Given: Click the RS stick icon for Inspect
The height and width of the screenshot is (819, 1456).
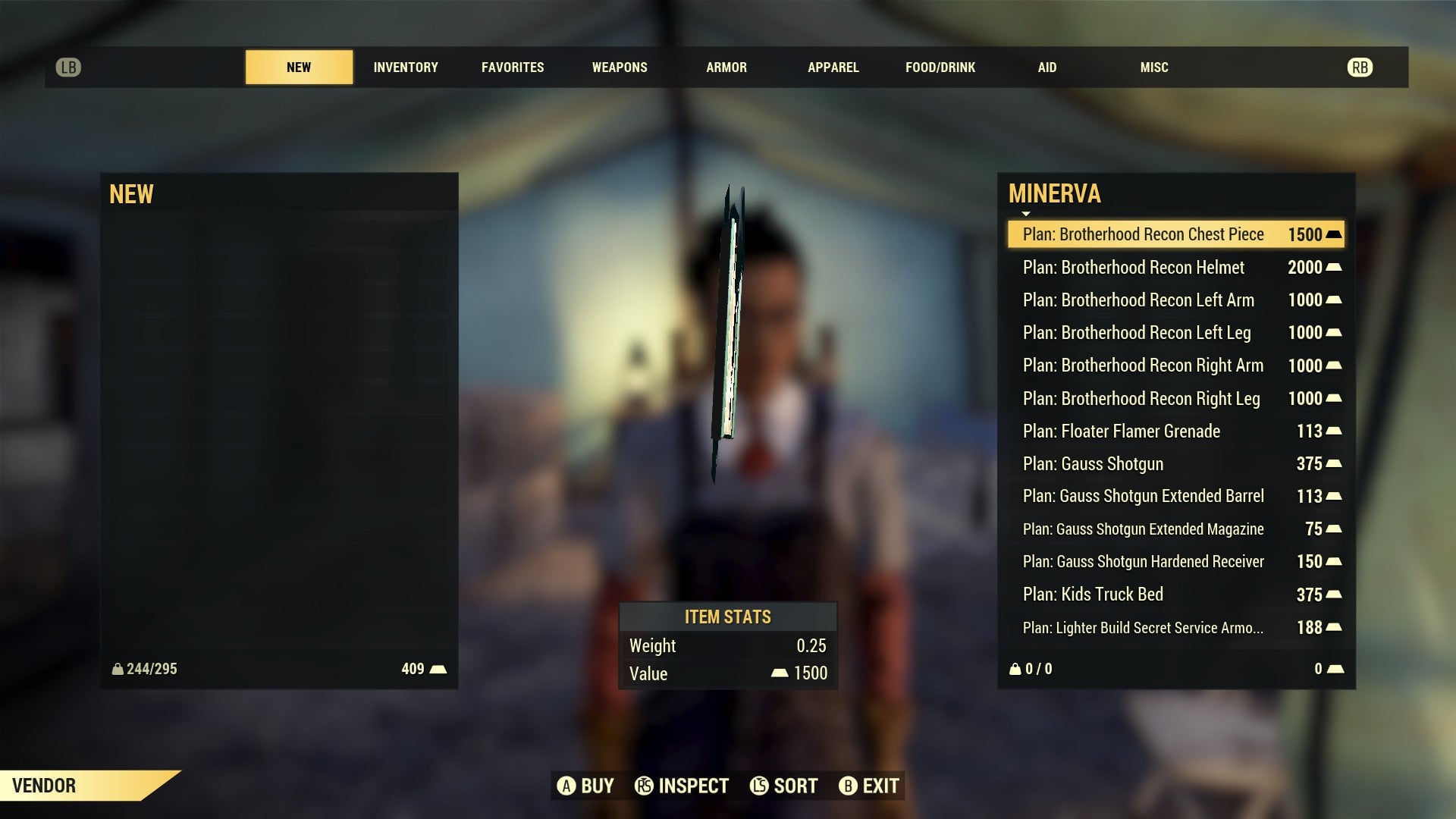Looking at the screenshot, I should tap(643, 786).
